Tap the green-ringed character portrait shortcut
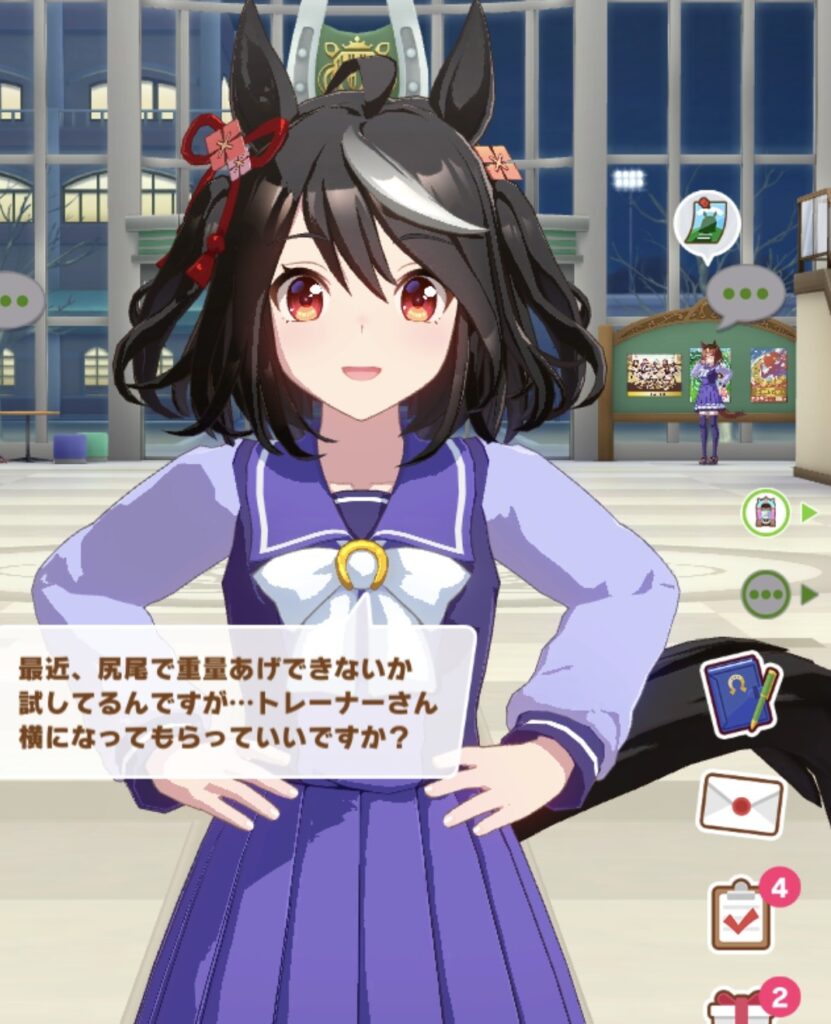The height and width of the screenshot is (1024, 831). (x=765, y=513)
